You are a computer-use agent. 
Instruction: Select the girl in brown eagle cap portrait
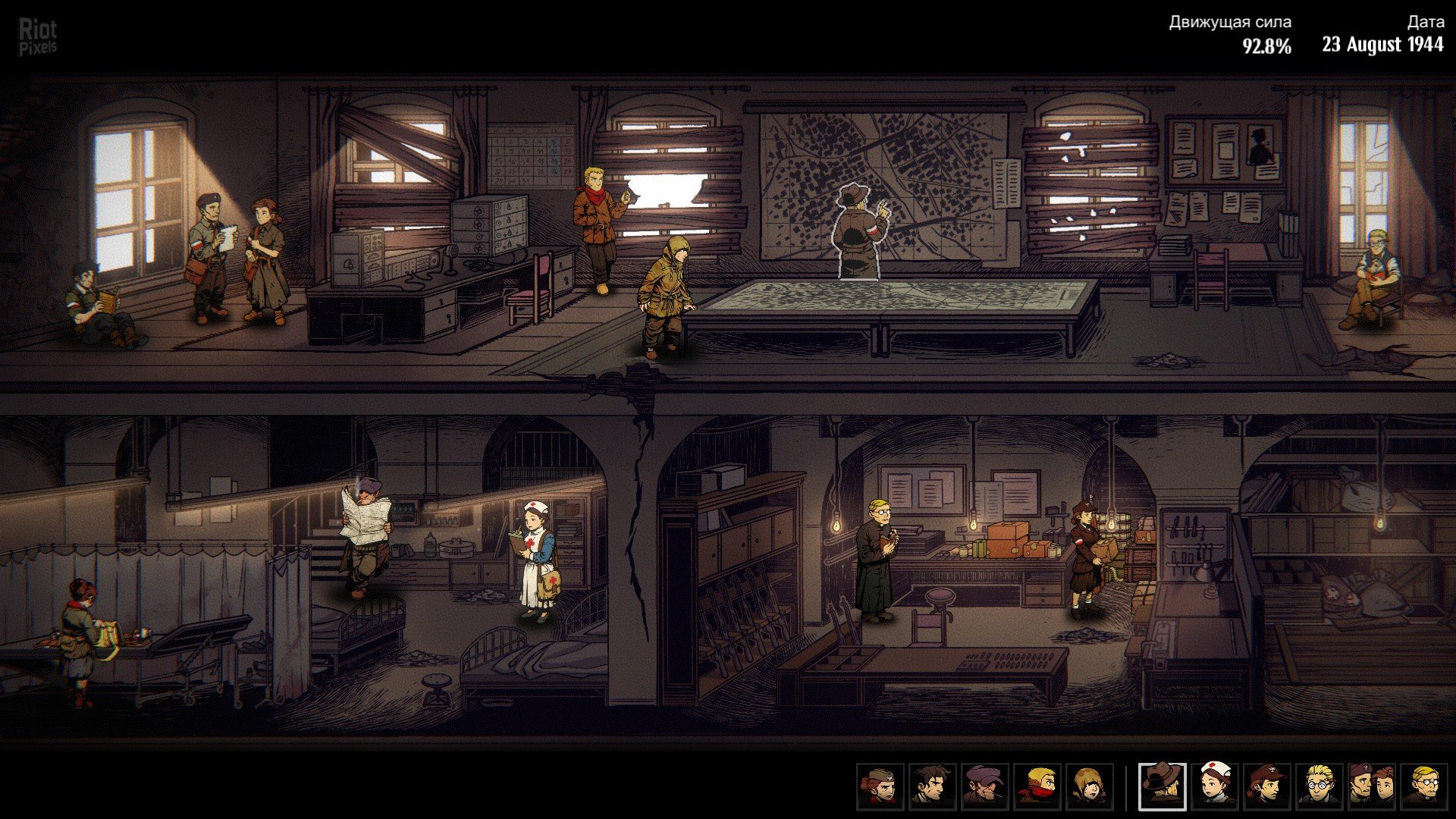(x=1267, y=786)
